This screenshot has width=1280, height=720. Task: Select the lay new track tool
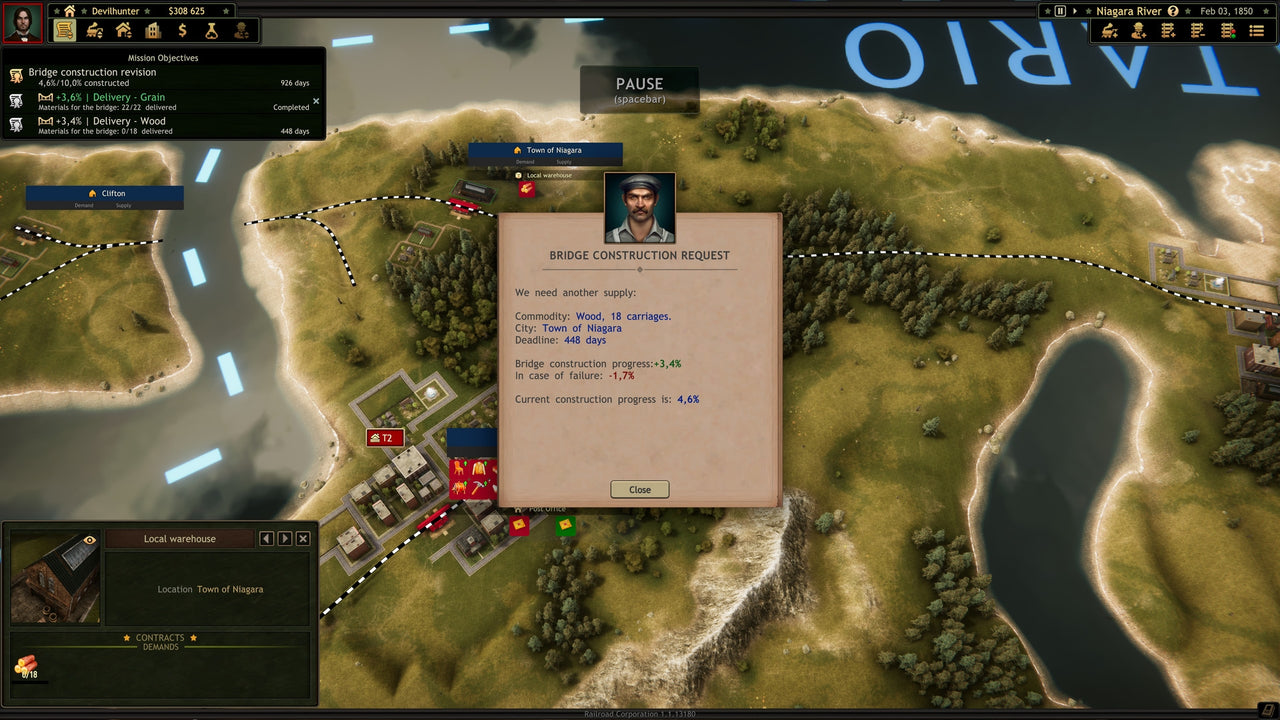click(x=1167, y=30)
